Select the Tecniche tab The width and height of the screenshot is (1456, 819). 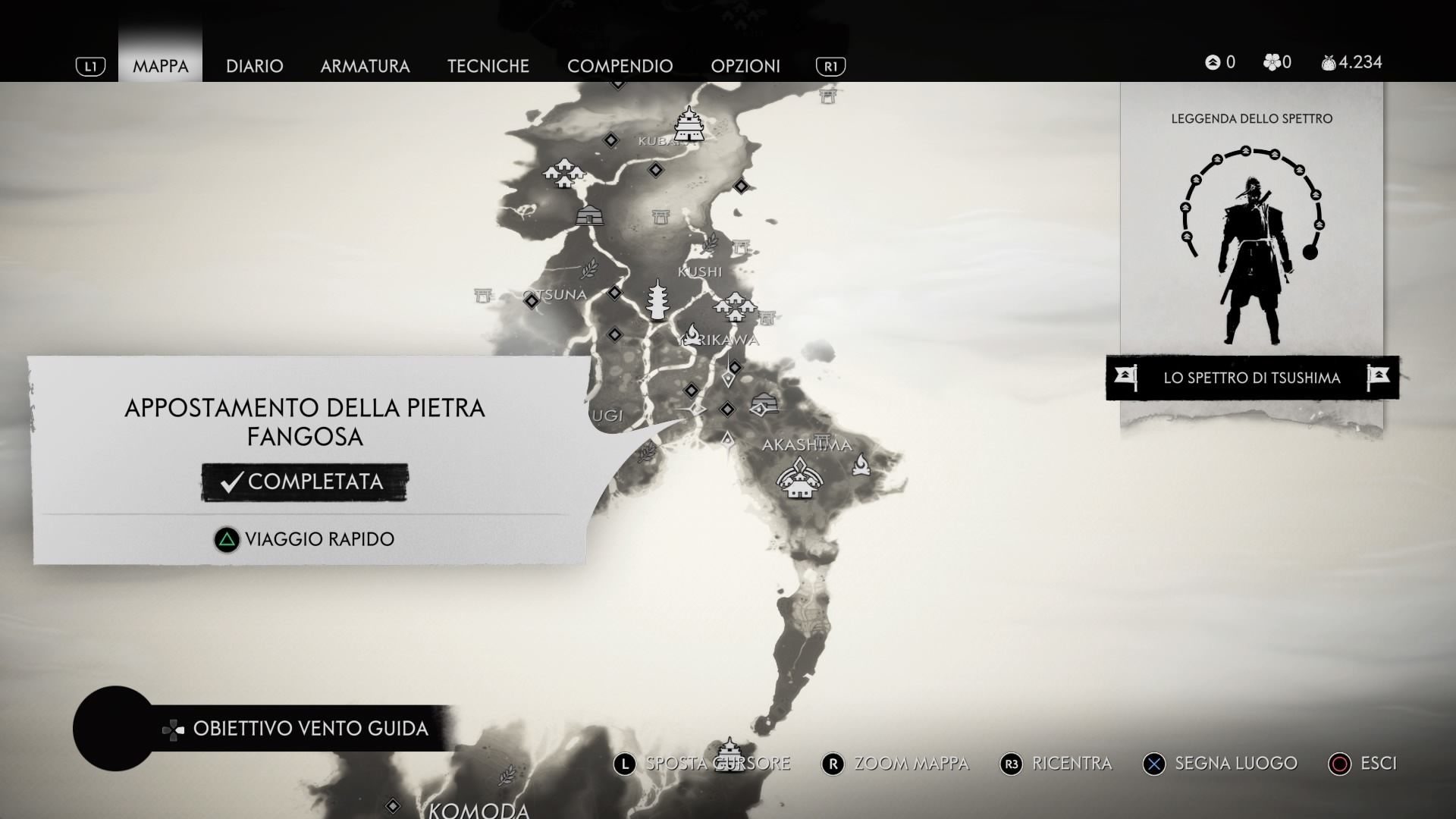(488, 66)
